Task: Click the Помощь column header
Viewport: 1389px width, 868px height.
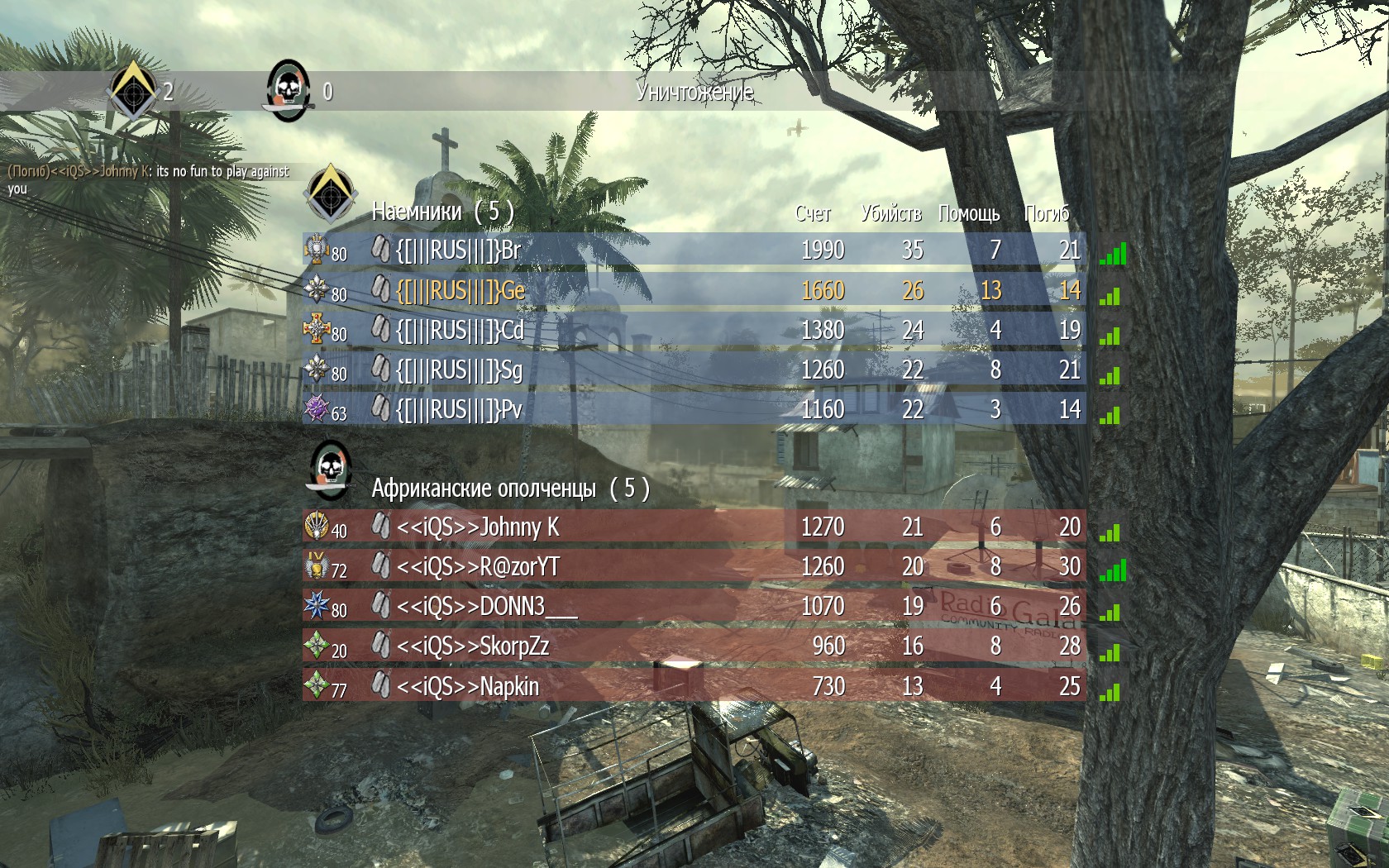Action: (969, 214)
